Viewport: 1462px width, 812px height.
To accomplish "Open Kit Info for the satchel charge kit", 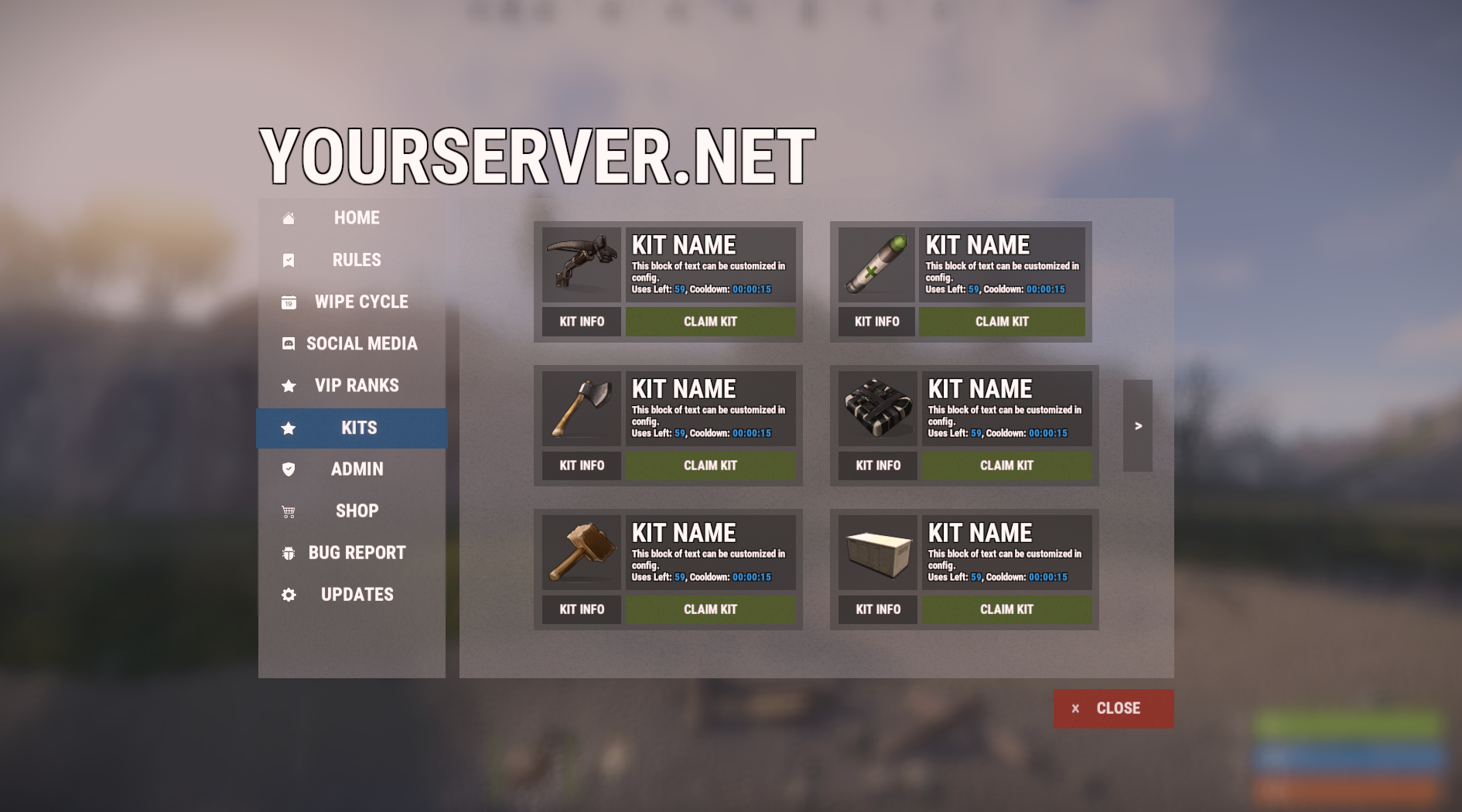I will pyautogui.click(x=878, y=466).
